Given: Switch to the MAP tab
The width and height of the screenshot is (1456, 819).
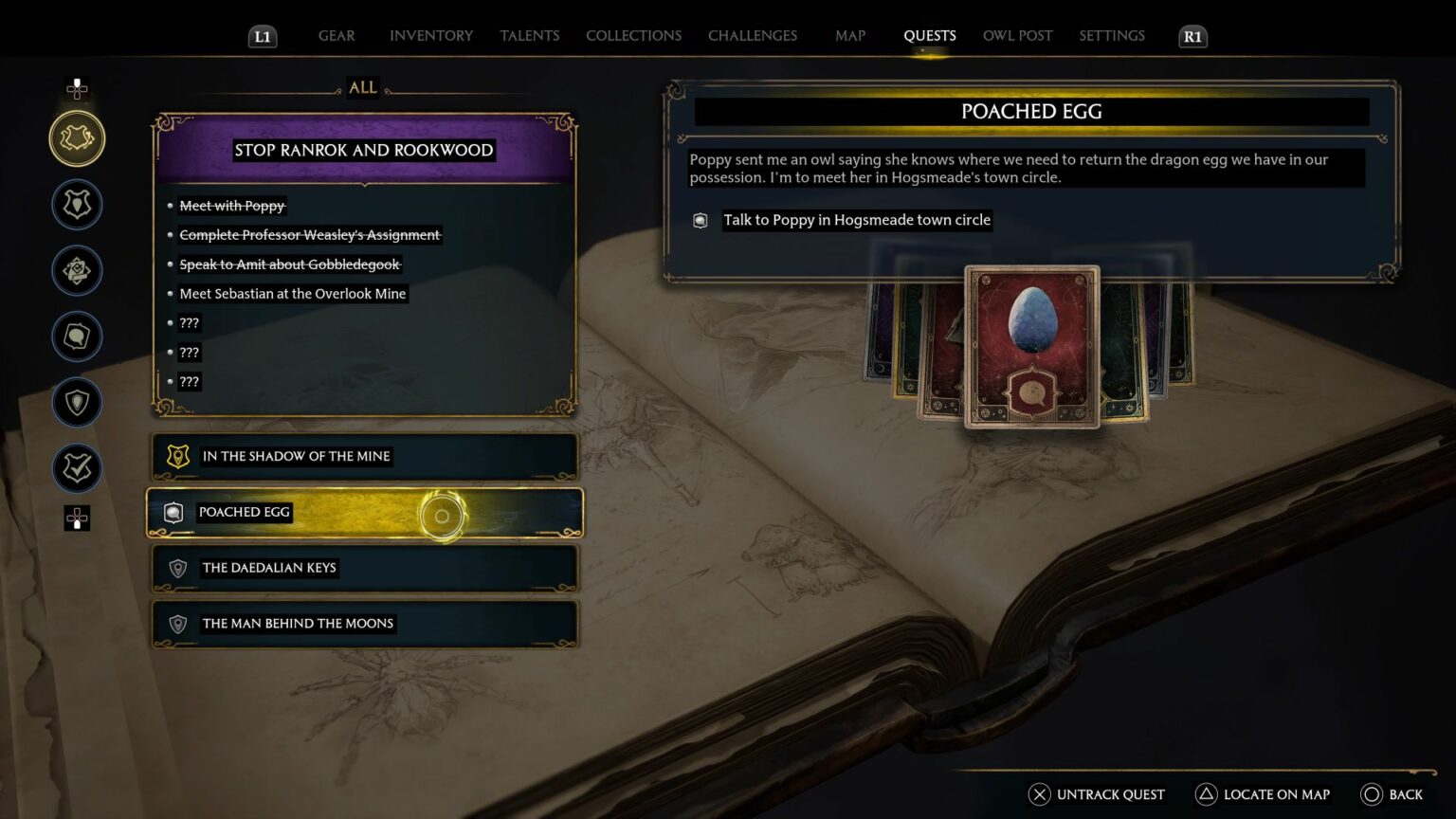Looking at the screenshot, I should pyautogui.click(x=849, y=35).
